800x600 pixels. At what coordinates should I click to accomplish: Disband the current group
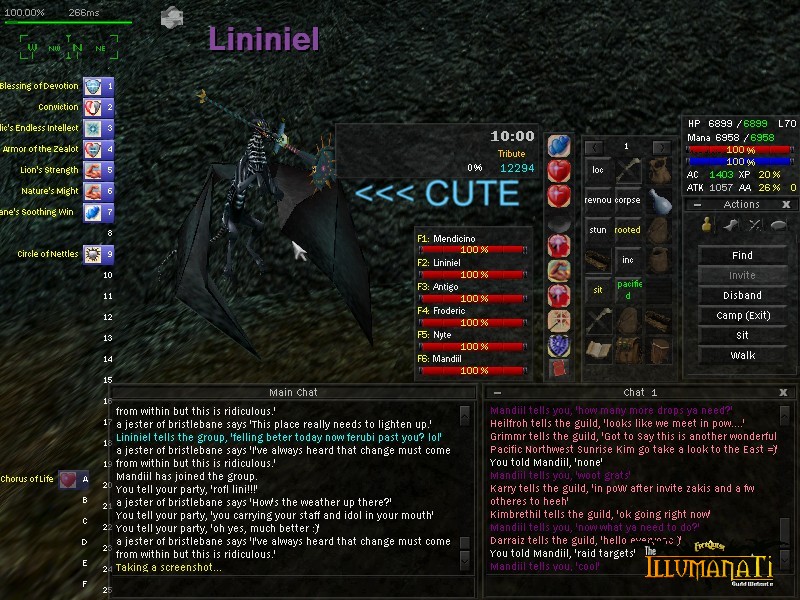pyautogui.click(x=742, y=295)
